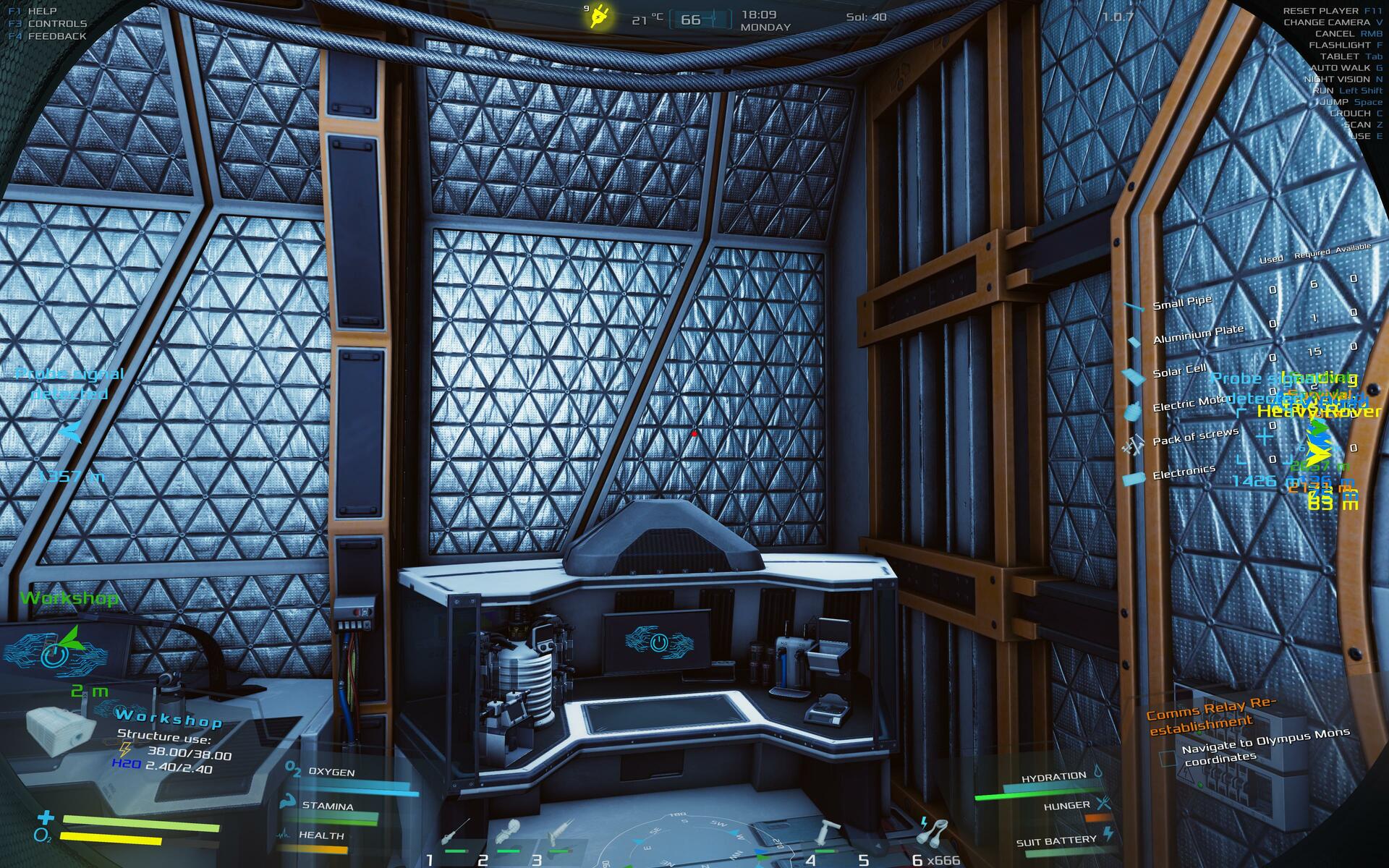Open the Comms Relay Re-establishment objective
This screenshot has height=868, width=1389.
[1210, 715]
